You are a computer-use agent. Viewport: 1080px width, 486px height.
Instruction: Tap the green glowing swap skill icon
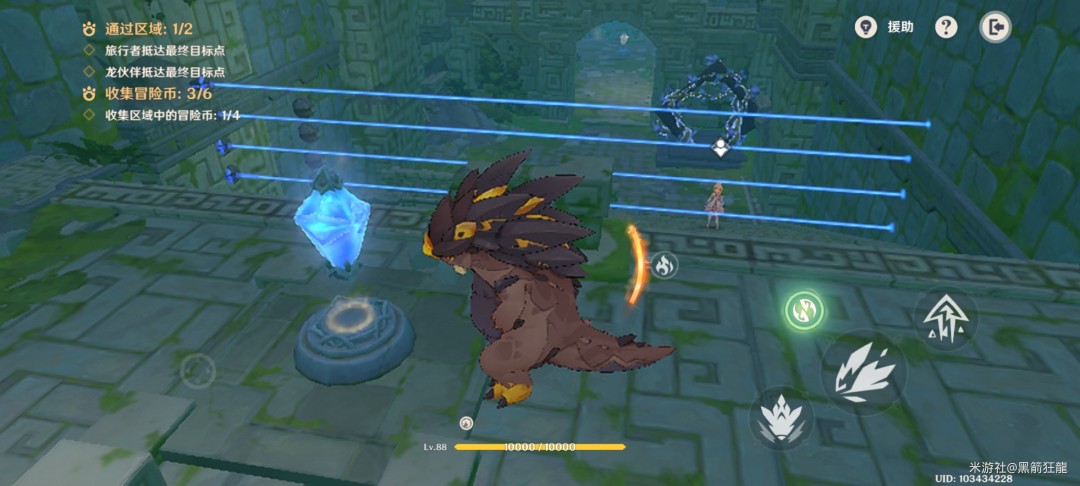click(x=804, y=309)
